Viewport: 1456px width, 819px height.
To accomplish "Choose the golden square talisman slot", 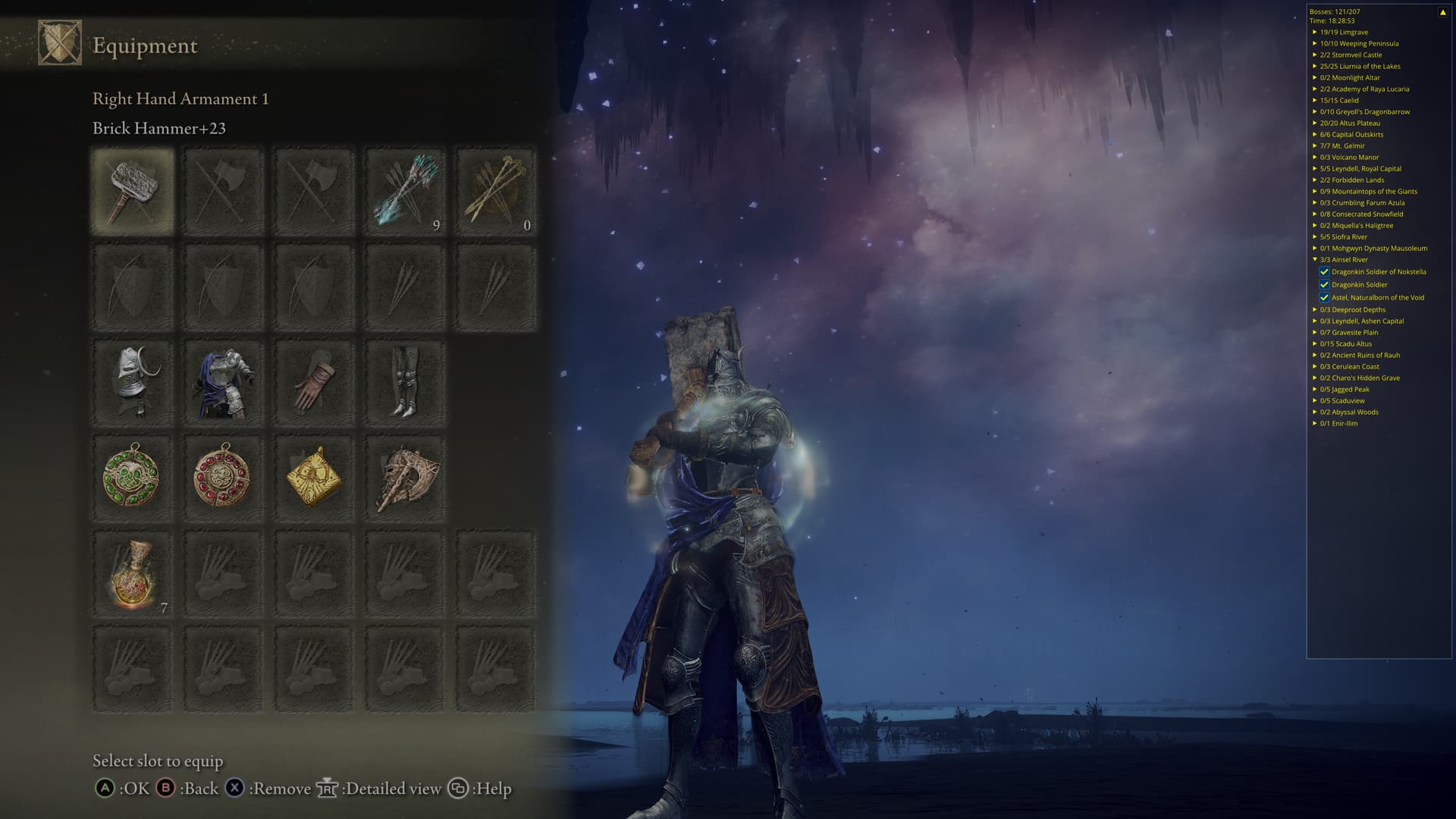I will pos(314,478).
